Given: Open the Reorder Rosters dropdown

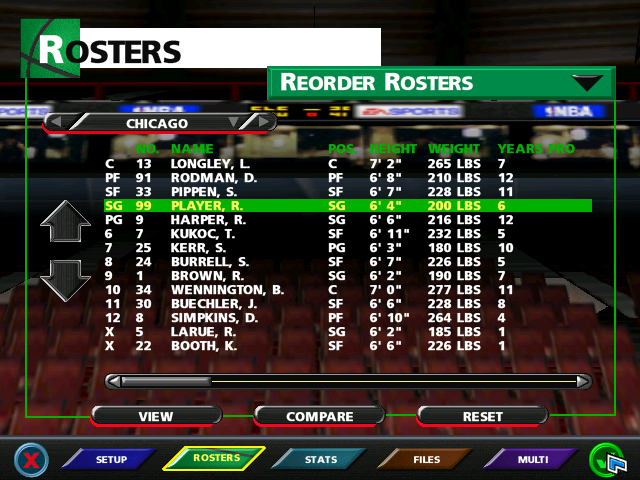Looking at the screenshot, I should (x=586, y=83).
